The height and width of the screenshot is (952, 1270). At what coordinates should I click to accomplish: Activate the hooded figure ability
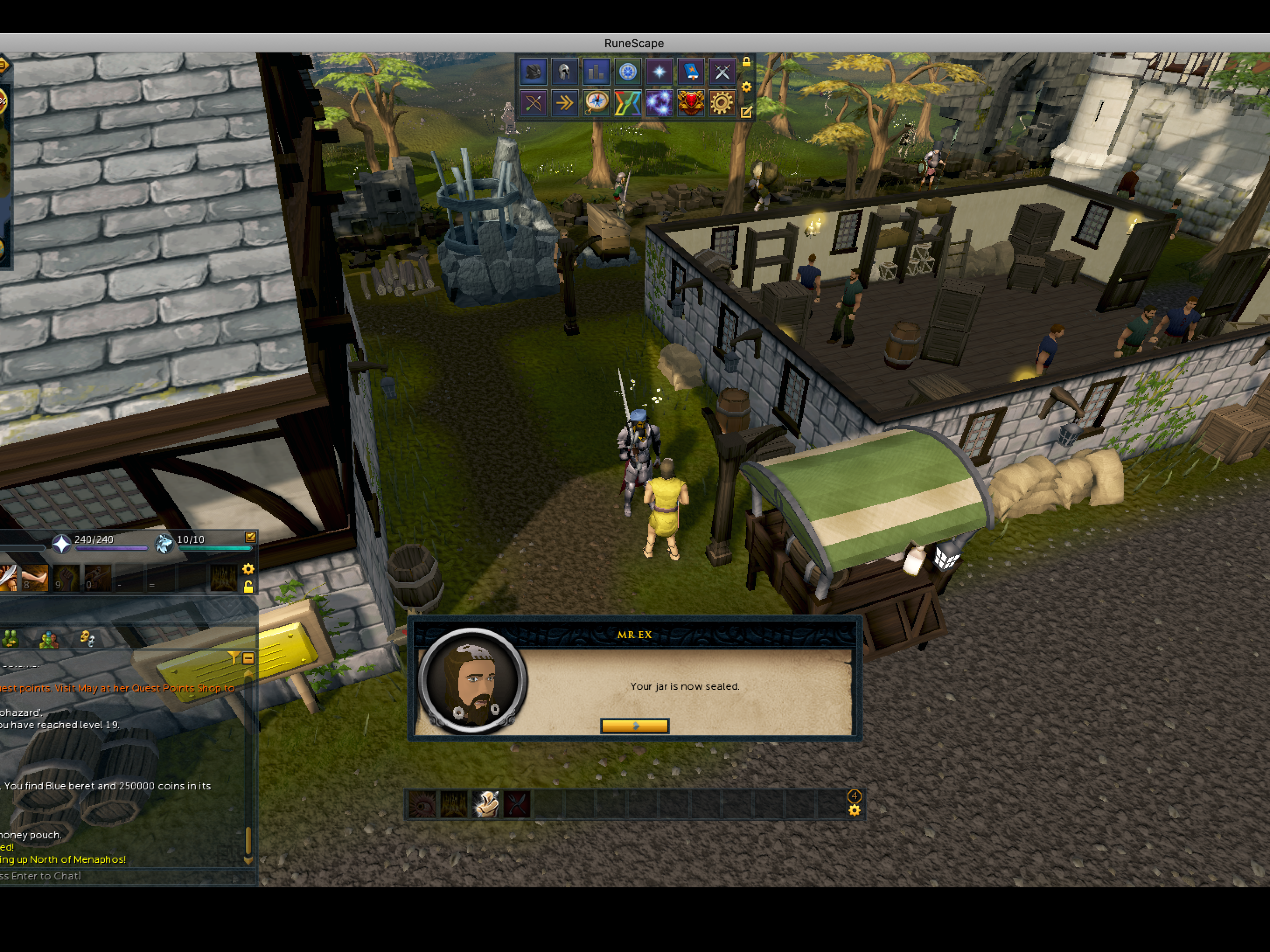click(485, 804)
